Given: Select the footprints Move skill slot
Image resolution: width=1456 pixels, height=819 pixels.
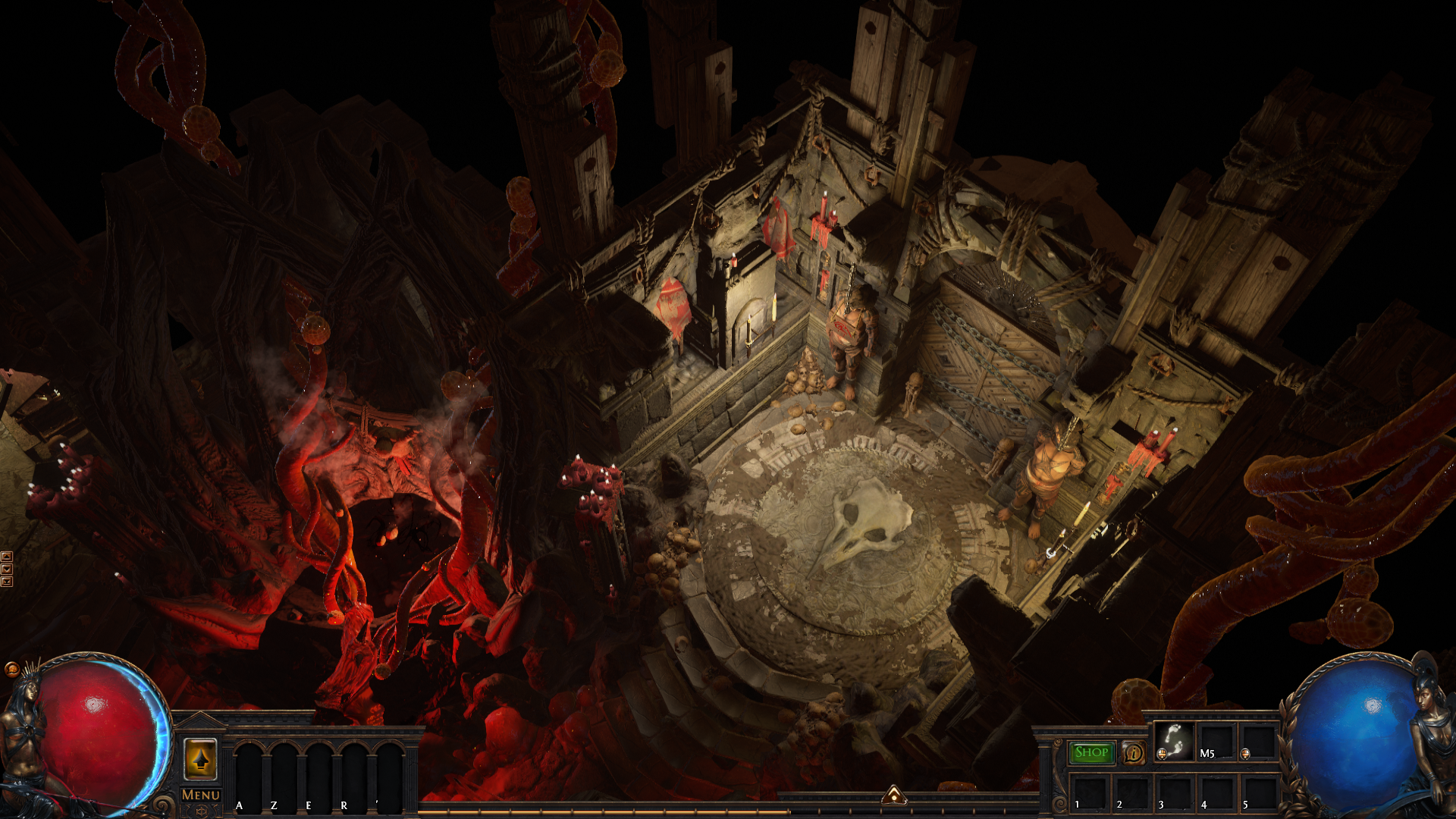Looking at the screenshot, I should point(1174,742).
